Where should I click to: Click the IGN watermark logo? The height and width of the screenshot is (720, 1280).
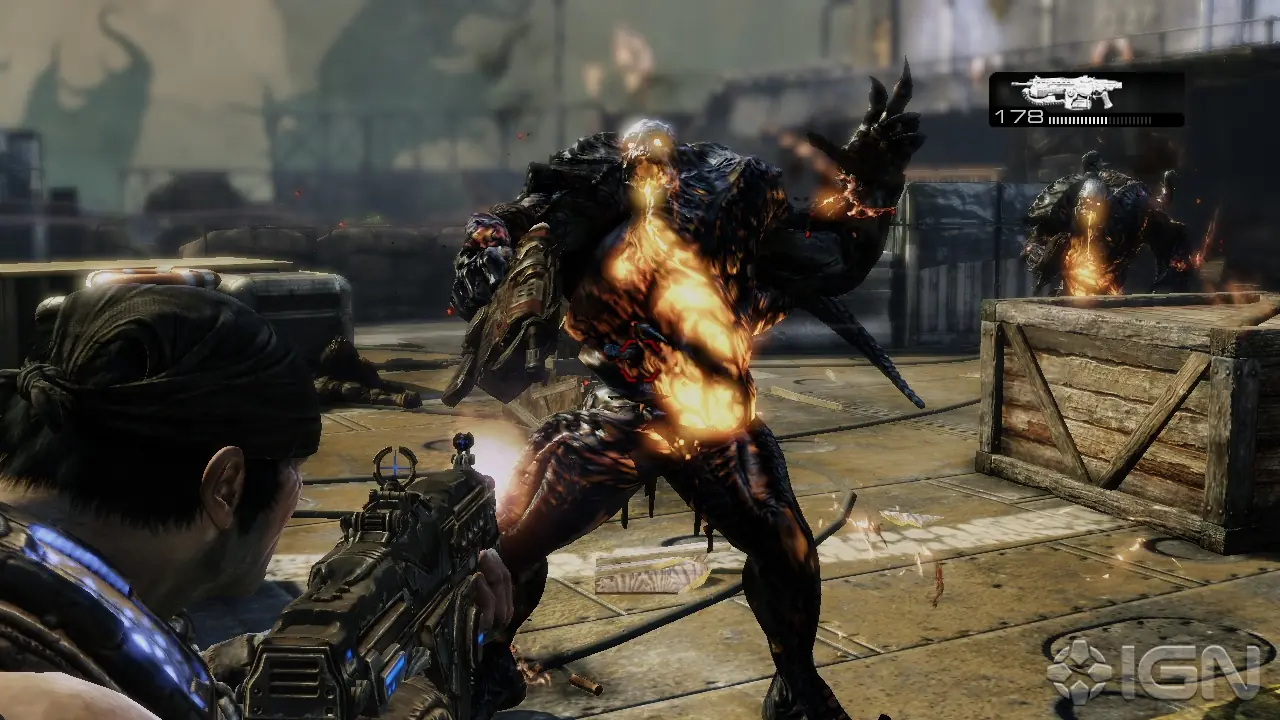[x=1152, y=671]
